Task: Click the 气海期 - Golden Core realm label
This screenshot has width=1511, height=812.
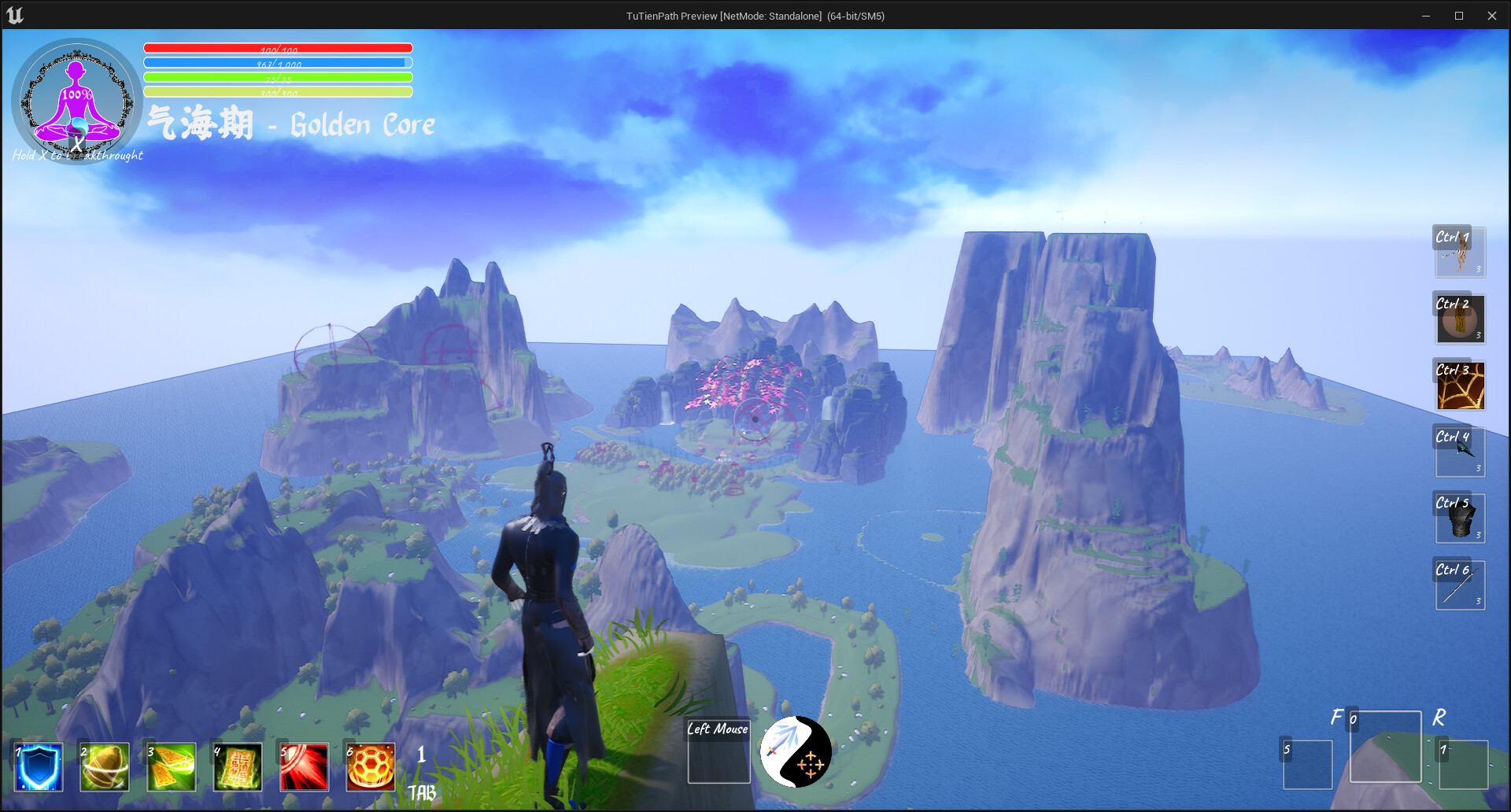Action: coord(291,124)
